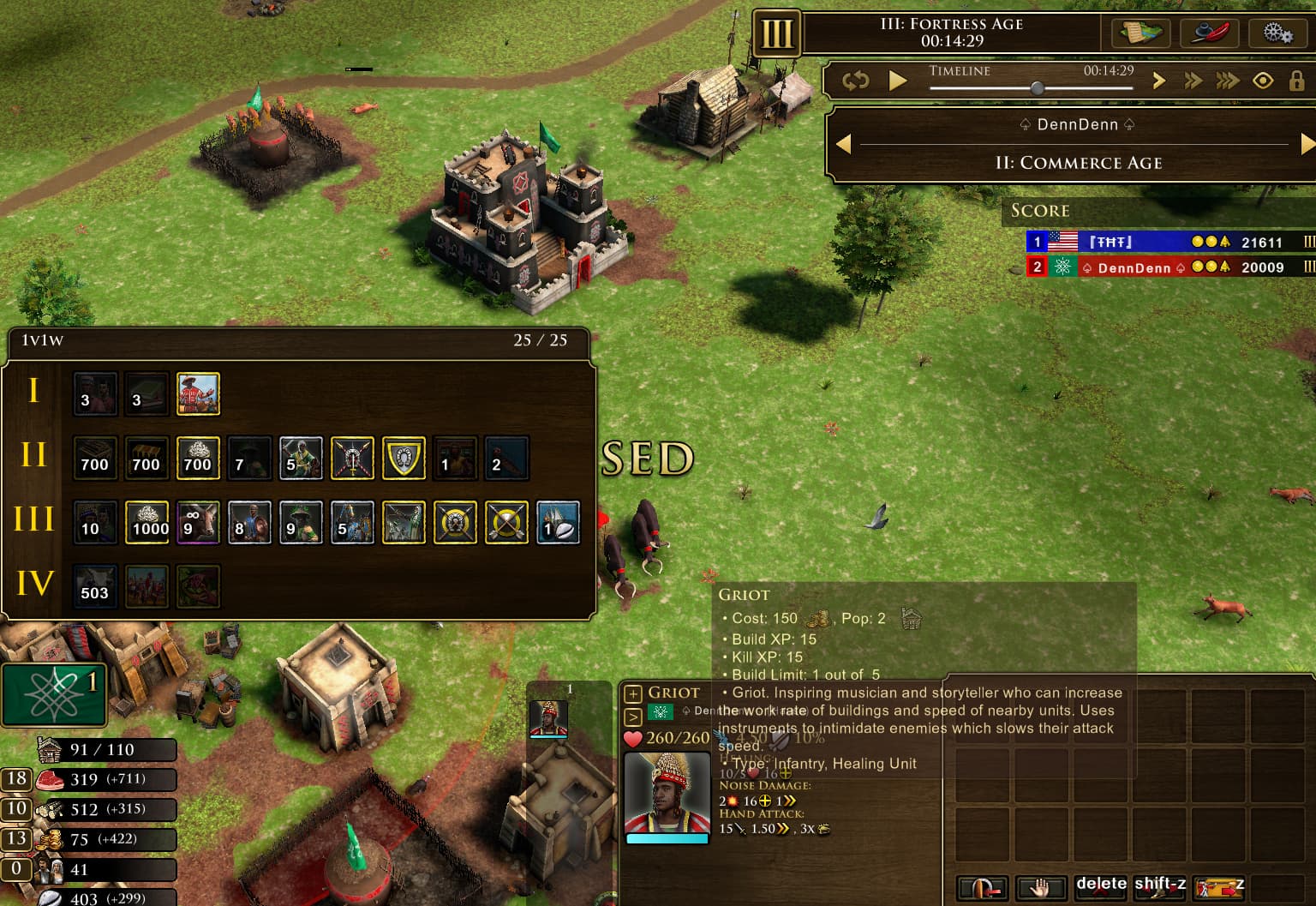The height and width of the screenshot is (906, 1316).
Task: Select the cattle shipment card
Action: [x=198, y=523]
